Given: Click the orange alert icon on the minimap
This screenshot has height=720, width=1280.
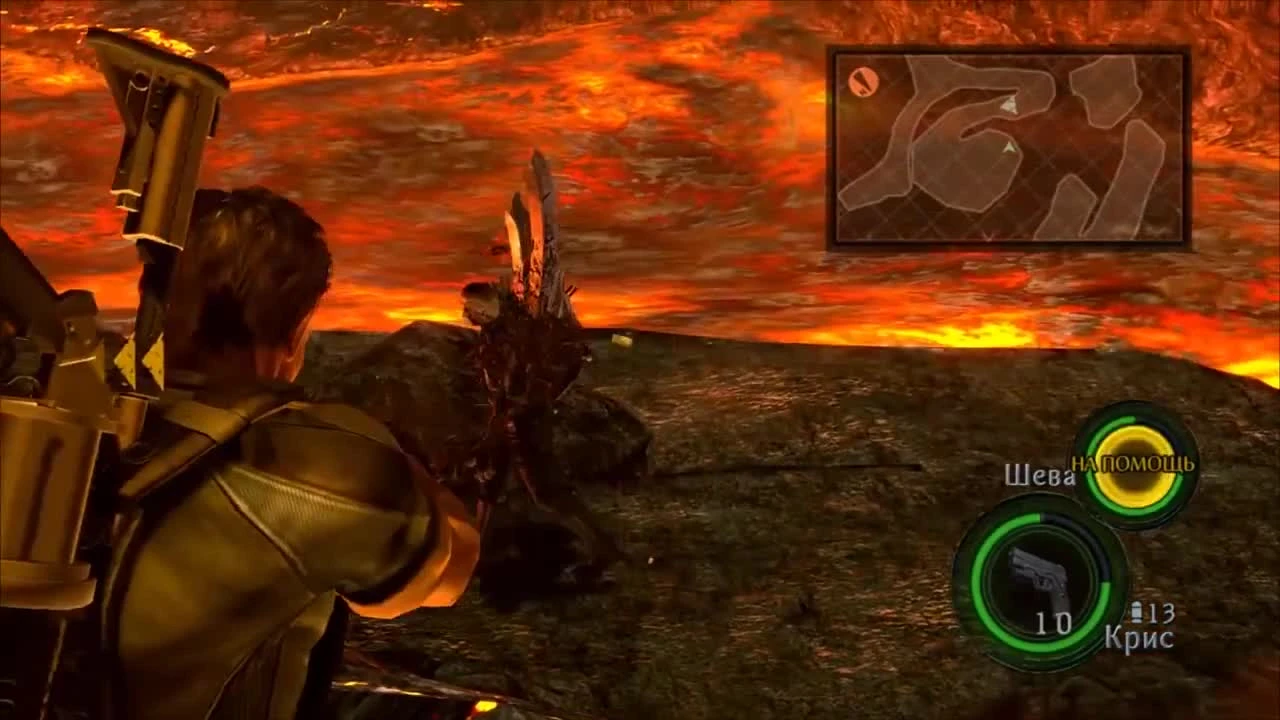Looking at the screenshot, I should (x=863, y=80).
